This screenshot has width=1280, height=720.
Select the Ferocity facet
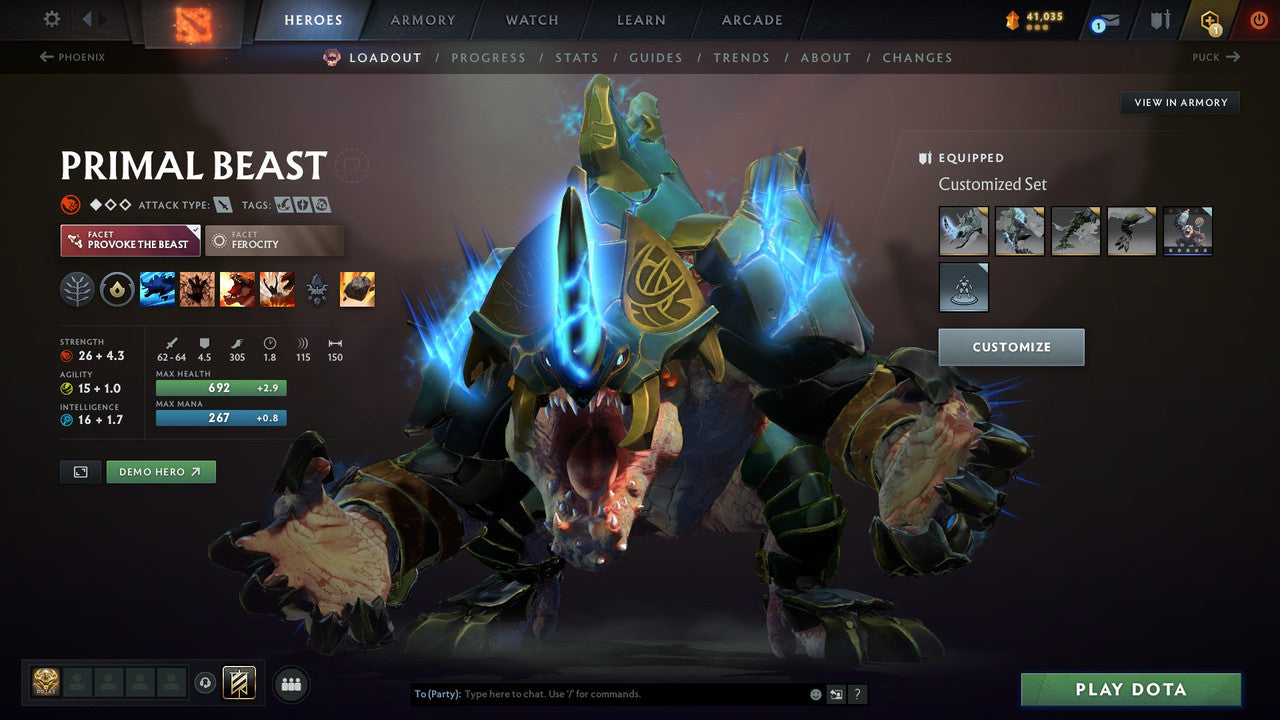[273, 240]
